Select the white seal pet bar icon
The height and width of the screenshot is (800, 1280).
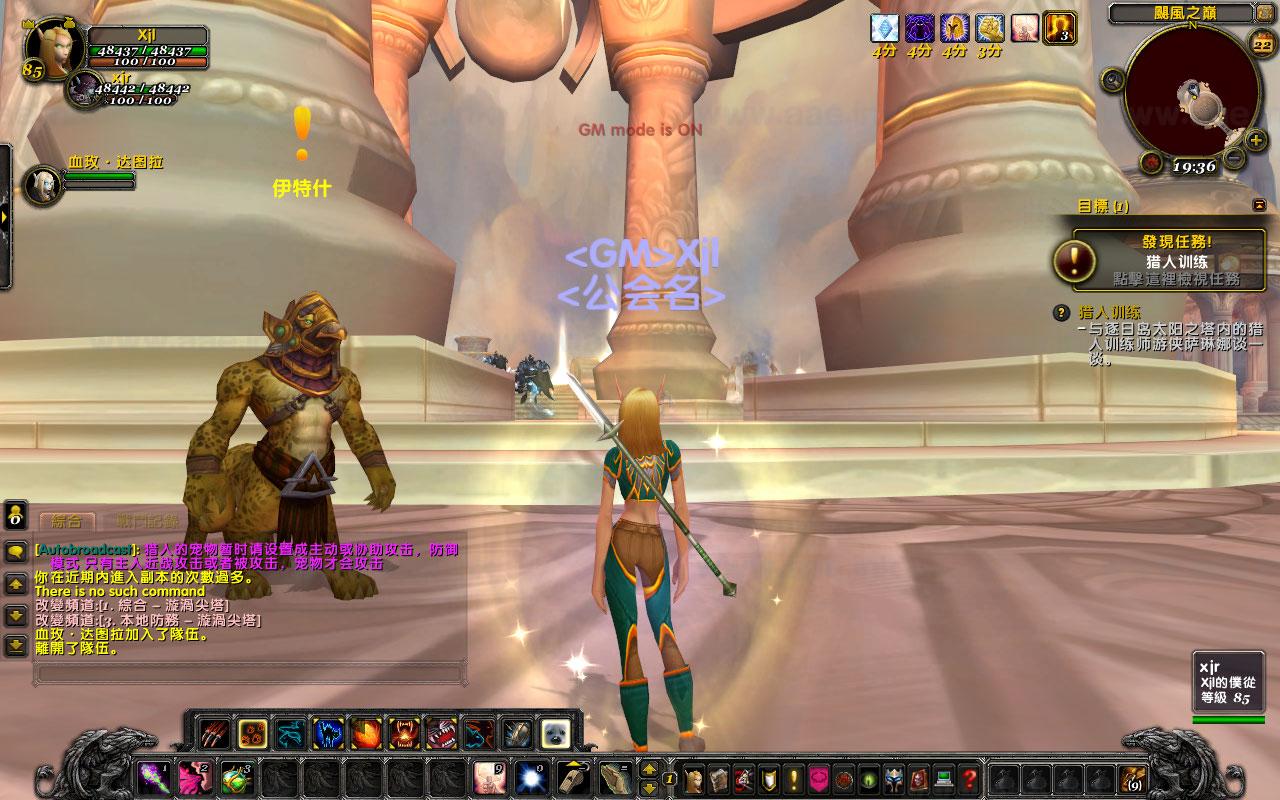point(556,734)
